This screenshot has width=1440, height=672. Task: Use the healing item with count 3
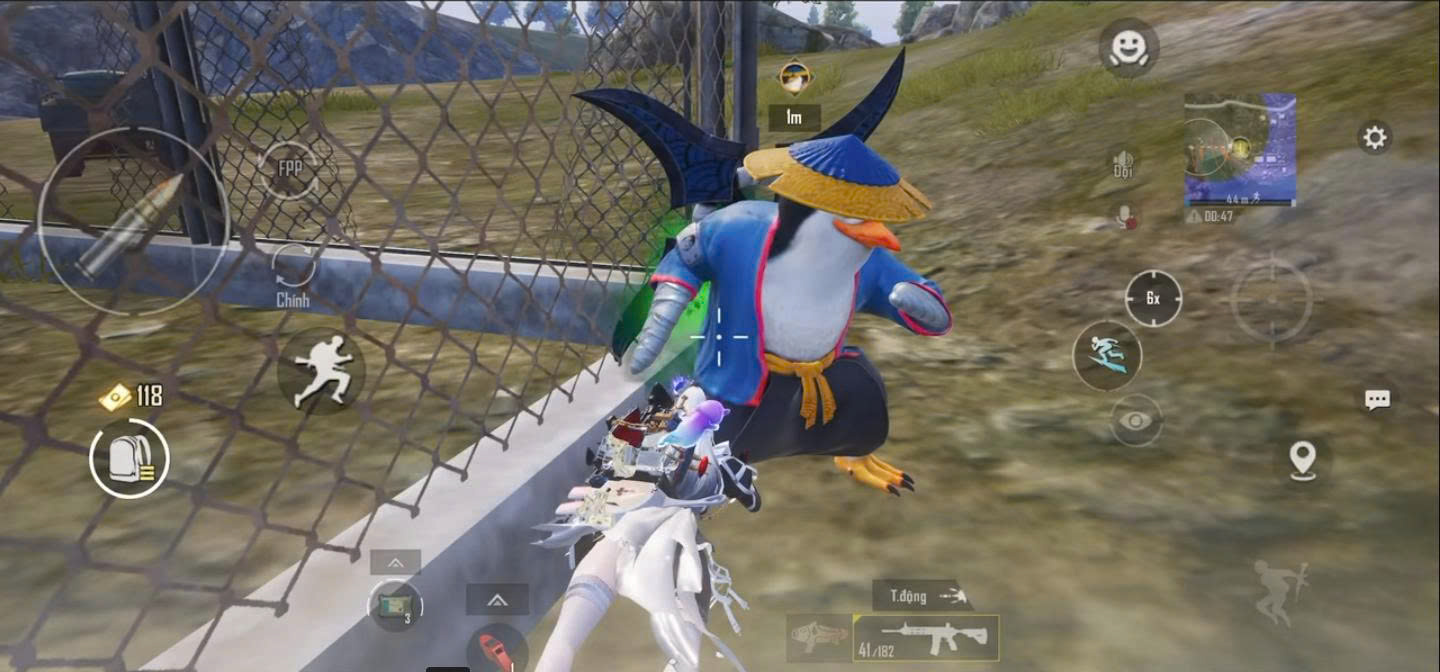[395, 605]
